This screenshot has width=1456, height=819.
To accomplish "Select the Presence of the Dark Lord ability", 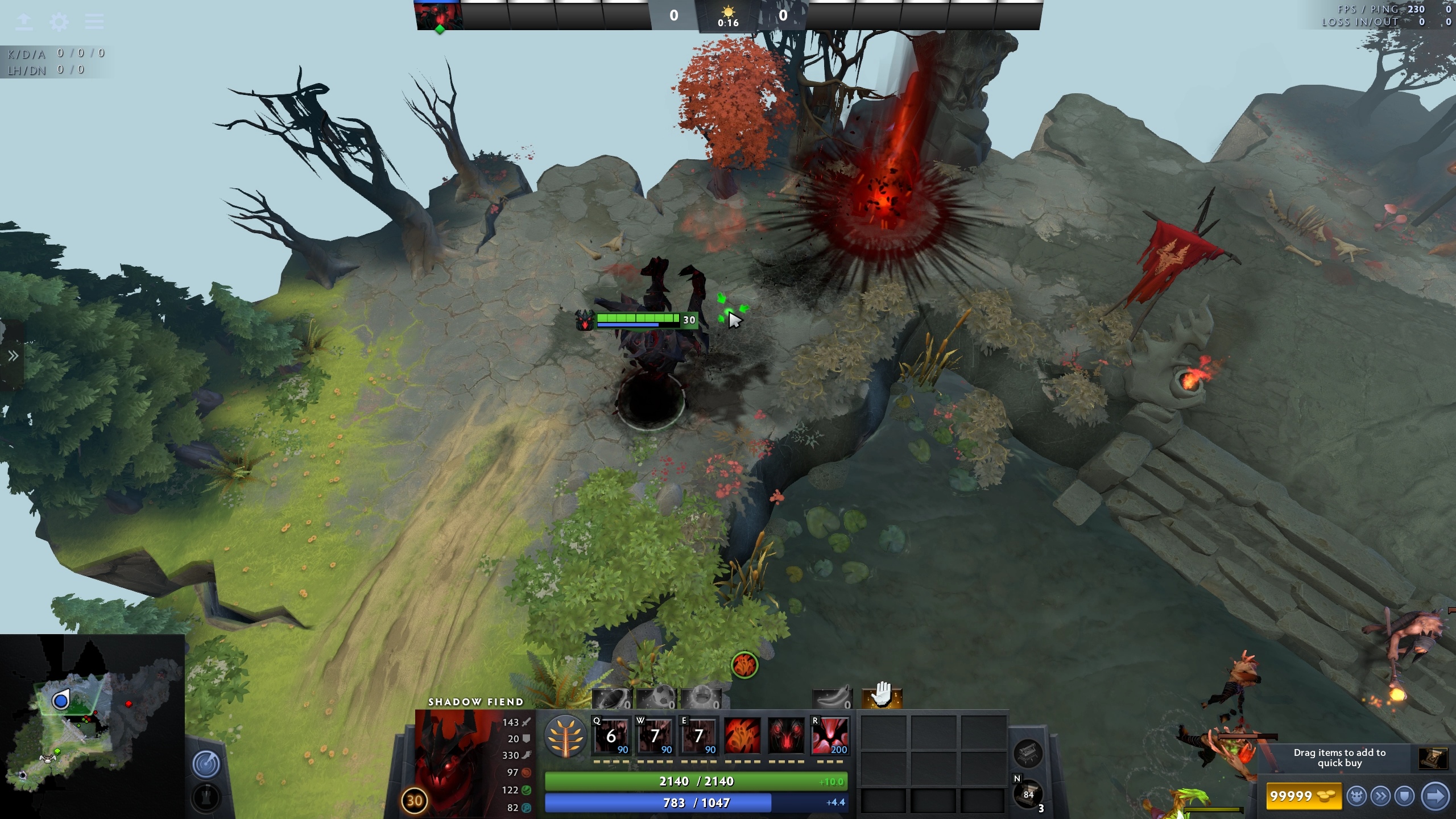I will (x=787, y=736).
